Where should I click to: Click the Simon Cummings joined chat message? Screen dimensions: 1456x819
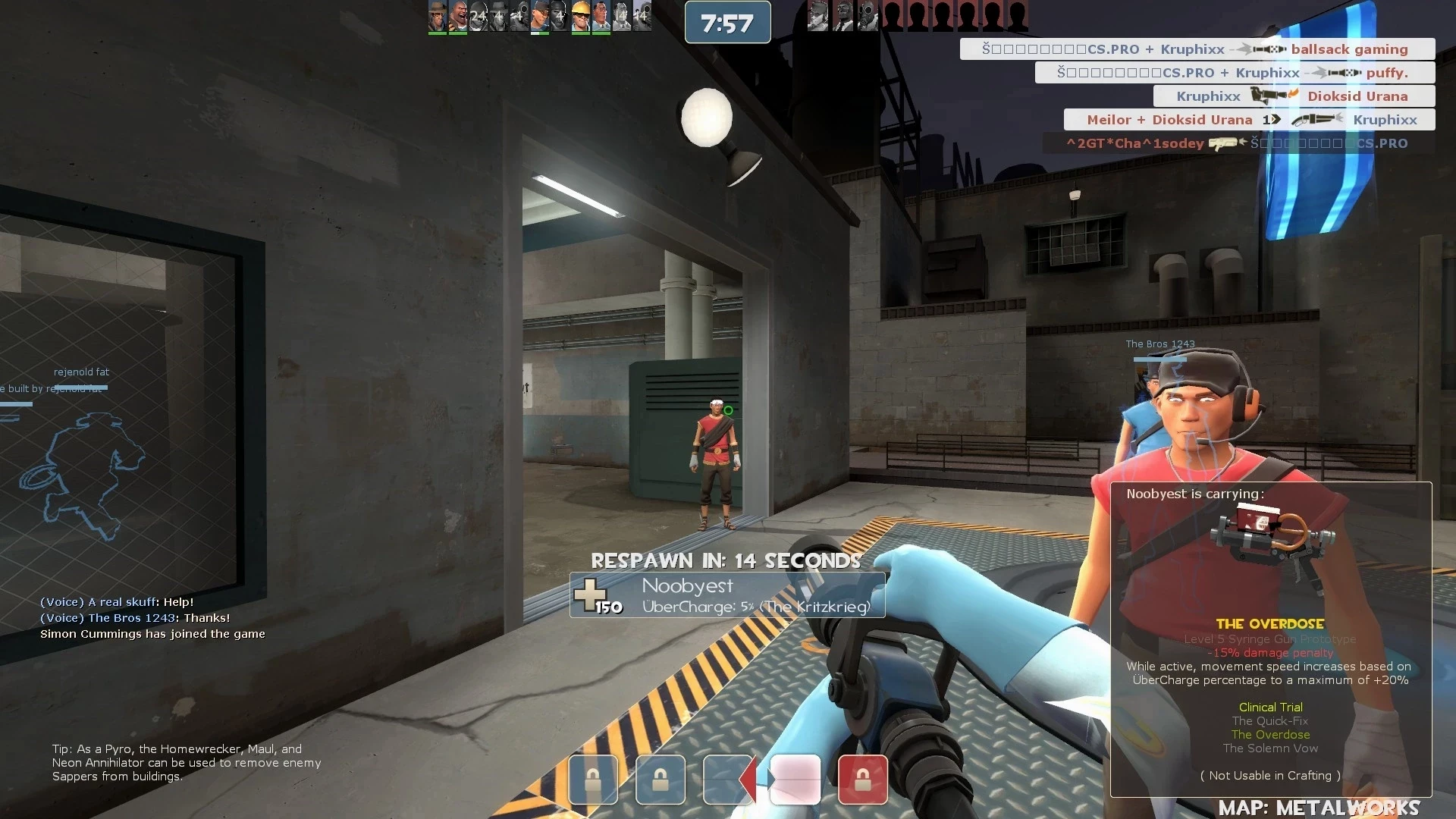152,634
